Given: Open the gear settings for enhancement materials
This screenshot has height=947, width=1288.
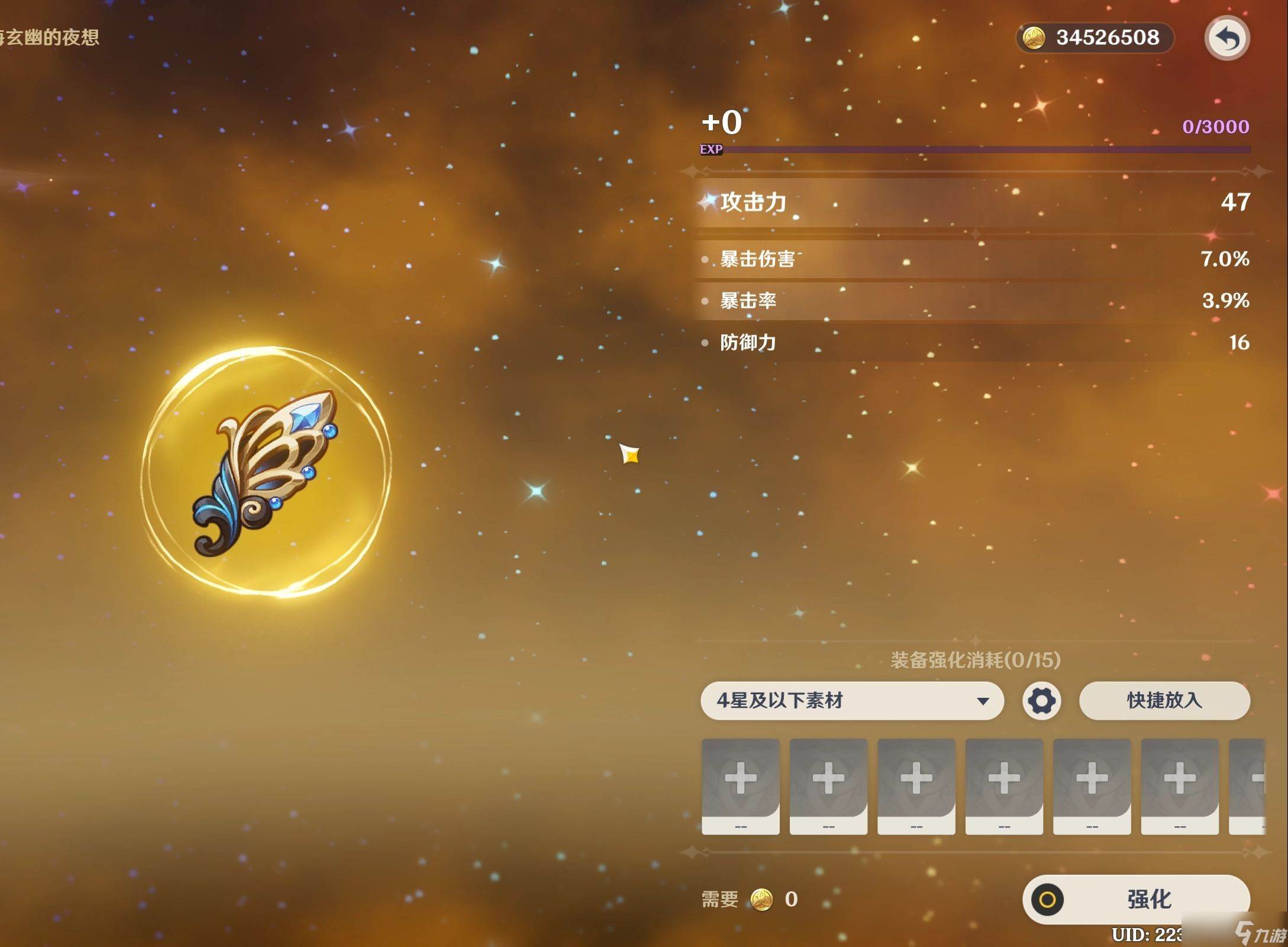Looking at the screenshot, I should 1041,701.
